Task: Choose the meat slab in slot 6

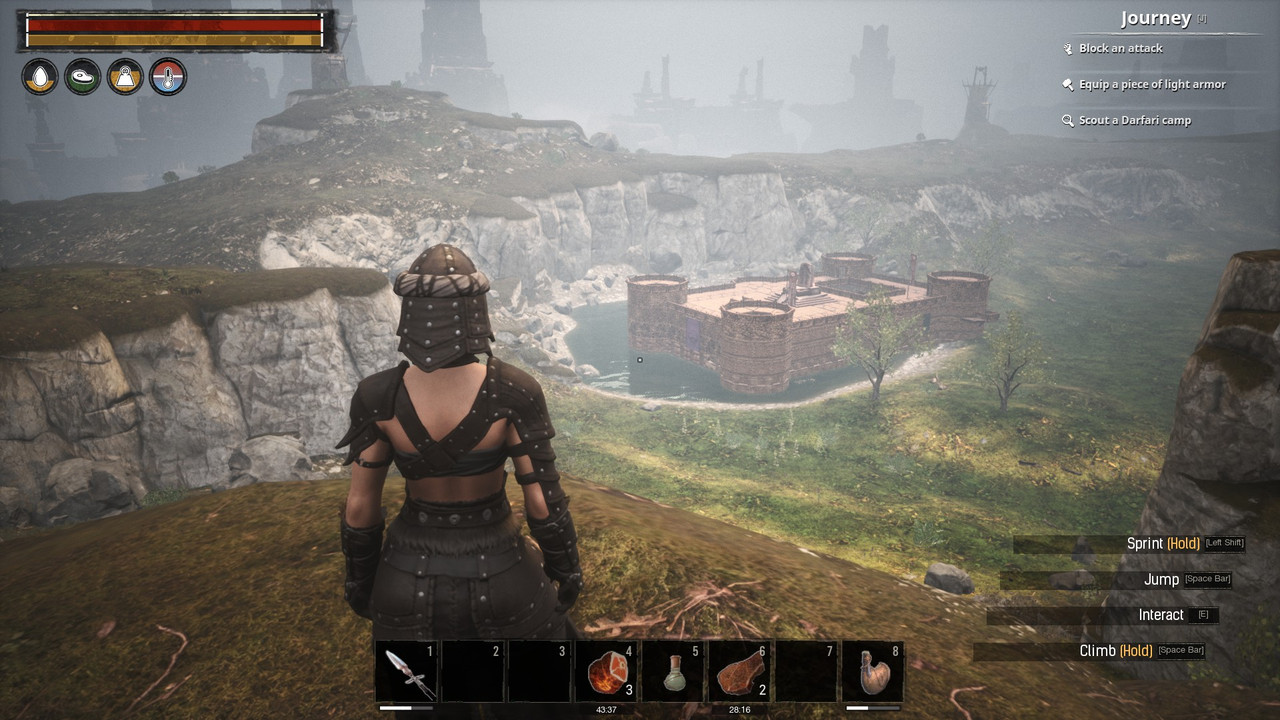Action: (739, 671)
